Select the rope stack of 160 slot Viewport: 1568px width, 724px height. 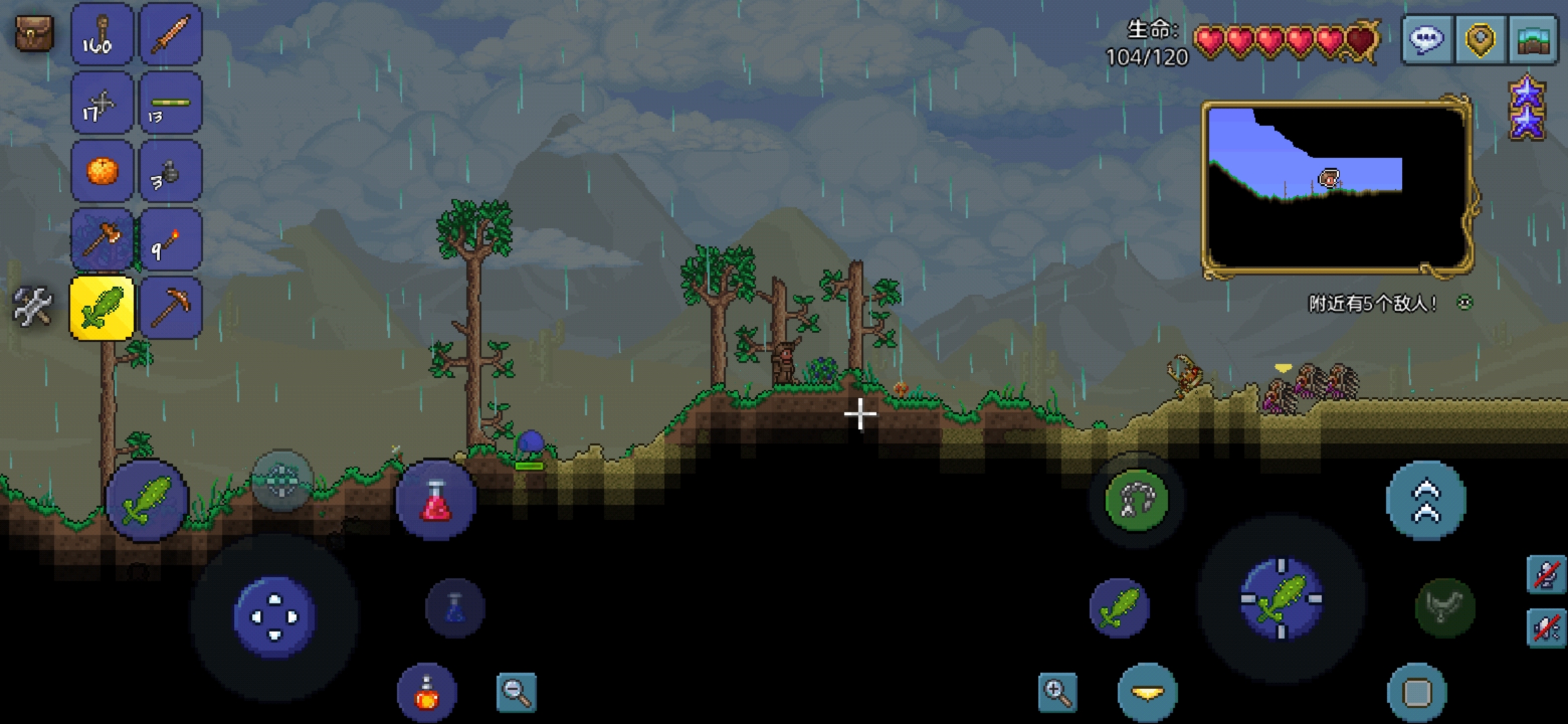click(102, 35)
